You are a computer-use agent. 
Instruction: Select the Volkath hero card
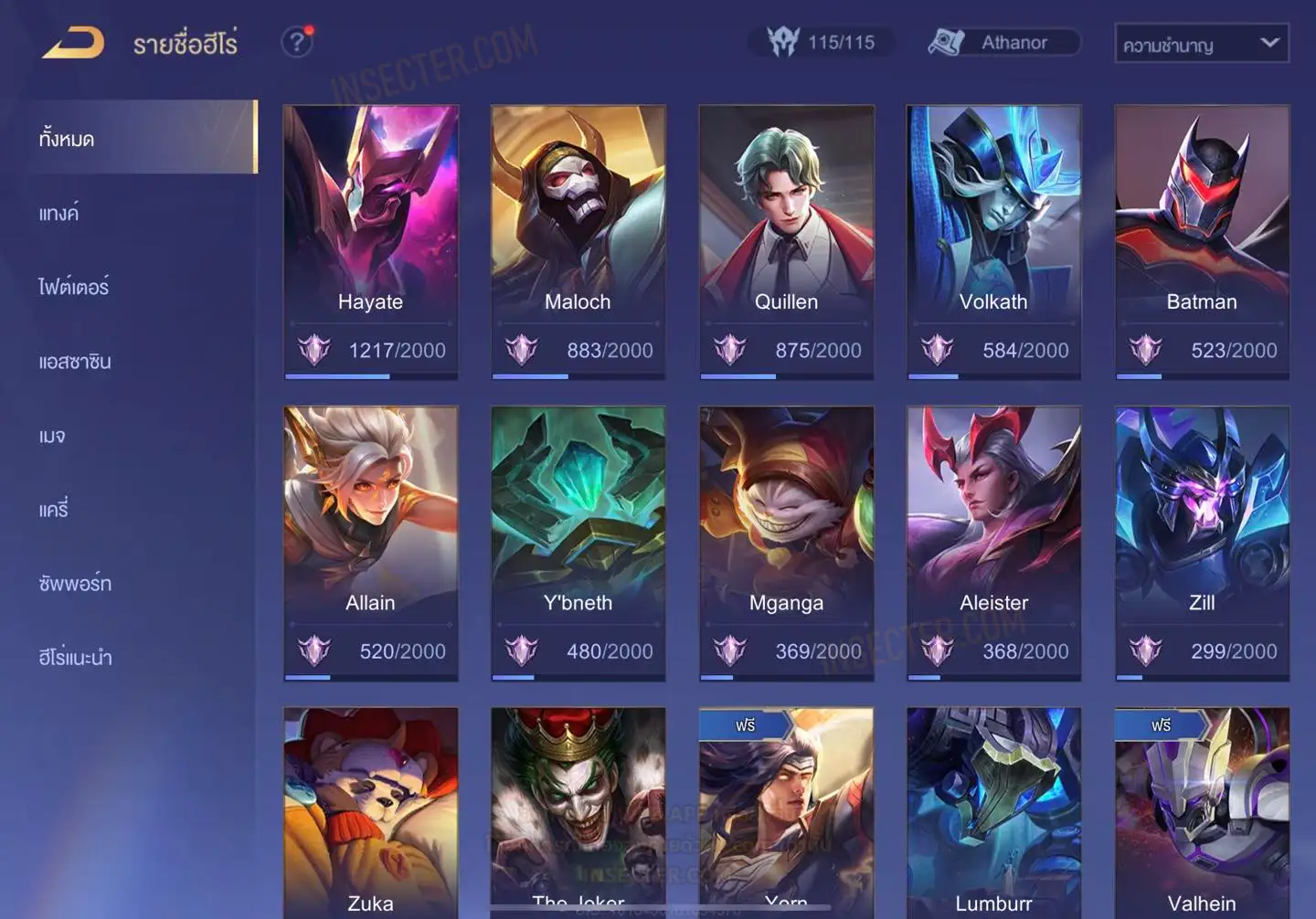pyautogui.click(x=993, y=240)
